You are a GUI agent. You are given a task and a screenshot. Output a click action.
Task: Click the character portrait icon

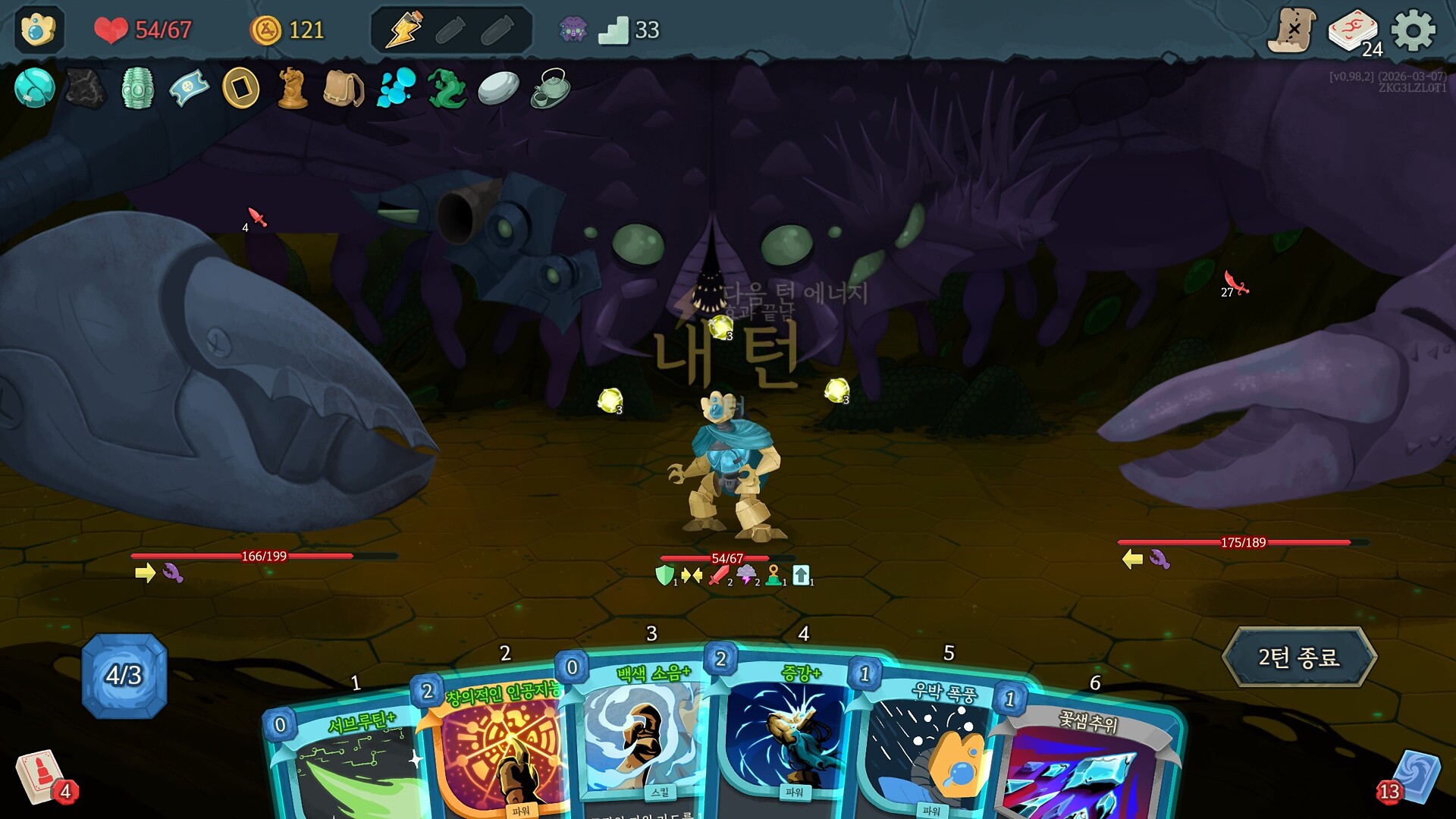pyautogui.click(x=39, y=30)
